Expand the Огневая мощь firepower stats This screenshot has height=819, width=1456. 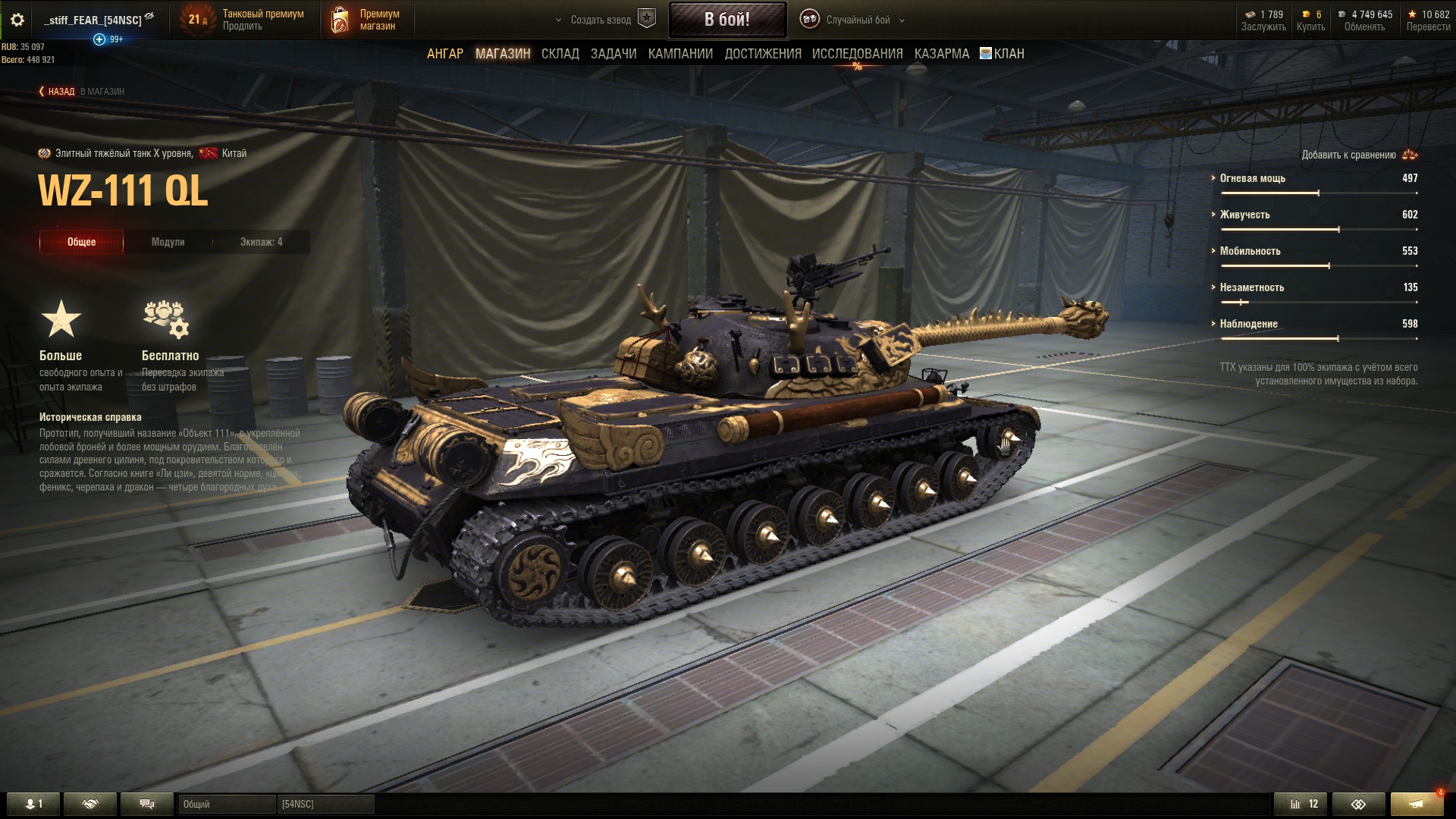[x=1252, y=178]
